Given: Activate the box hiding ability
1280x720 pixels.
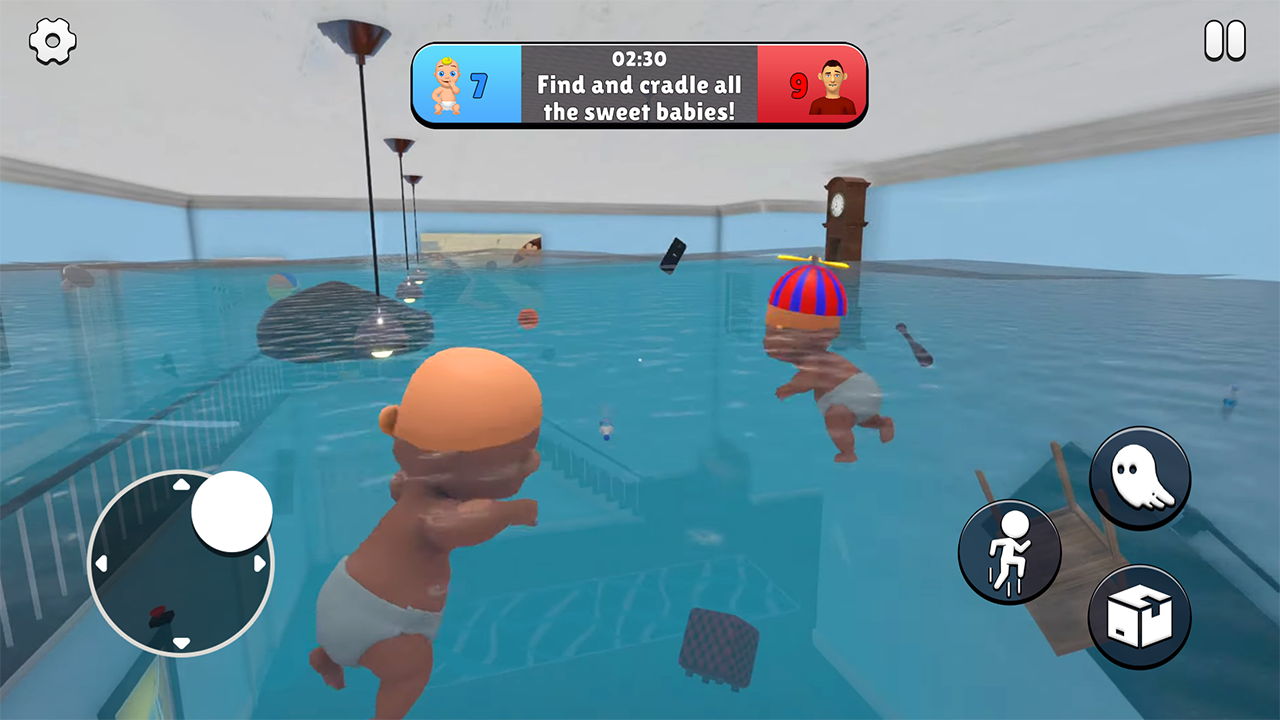Looking at the screenshot, I should 1140,615.
